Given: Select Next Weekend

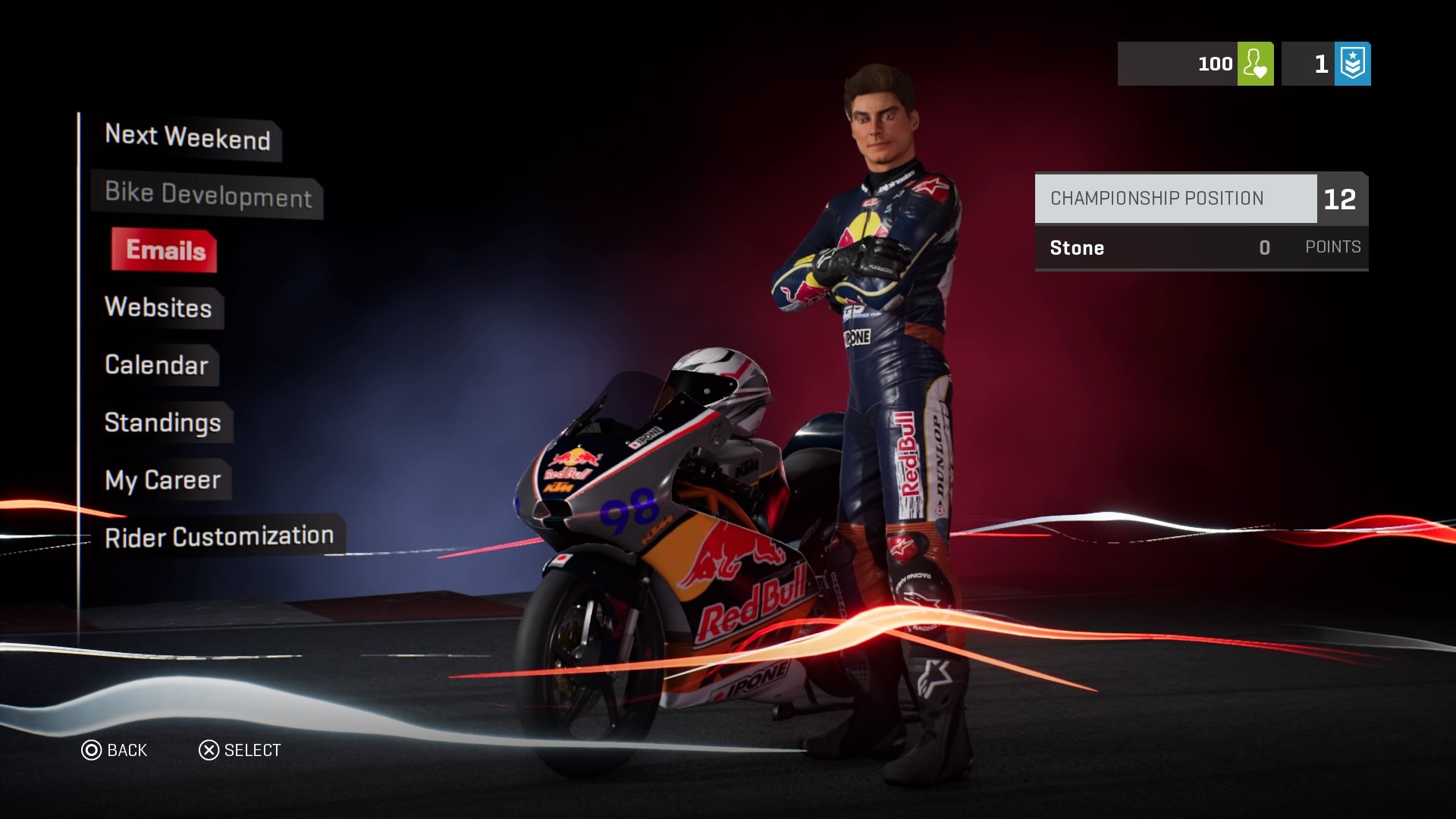Looking at the screenshot, I should click(187, 138).
